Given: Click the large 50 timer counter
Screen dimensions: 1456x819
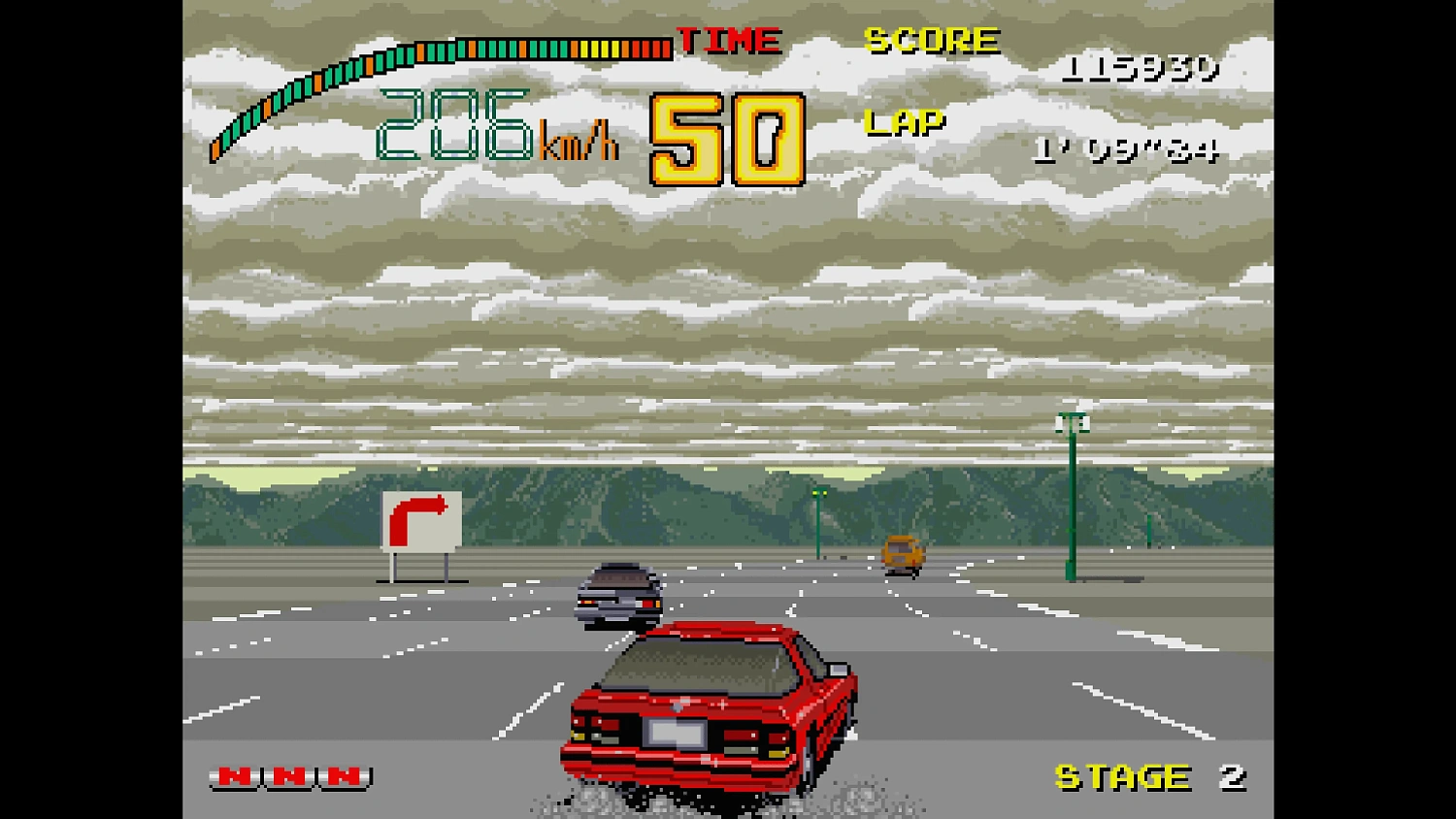Looking at the screenshot, I should (726, 139).
